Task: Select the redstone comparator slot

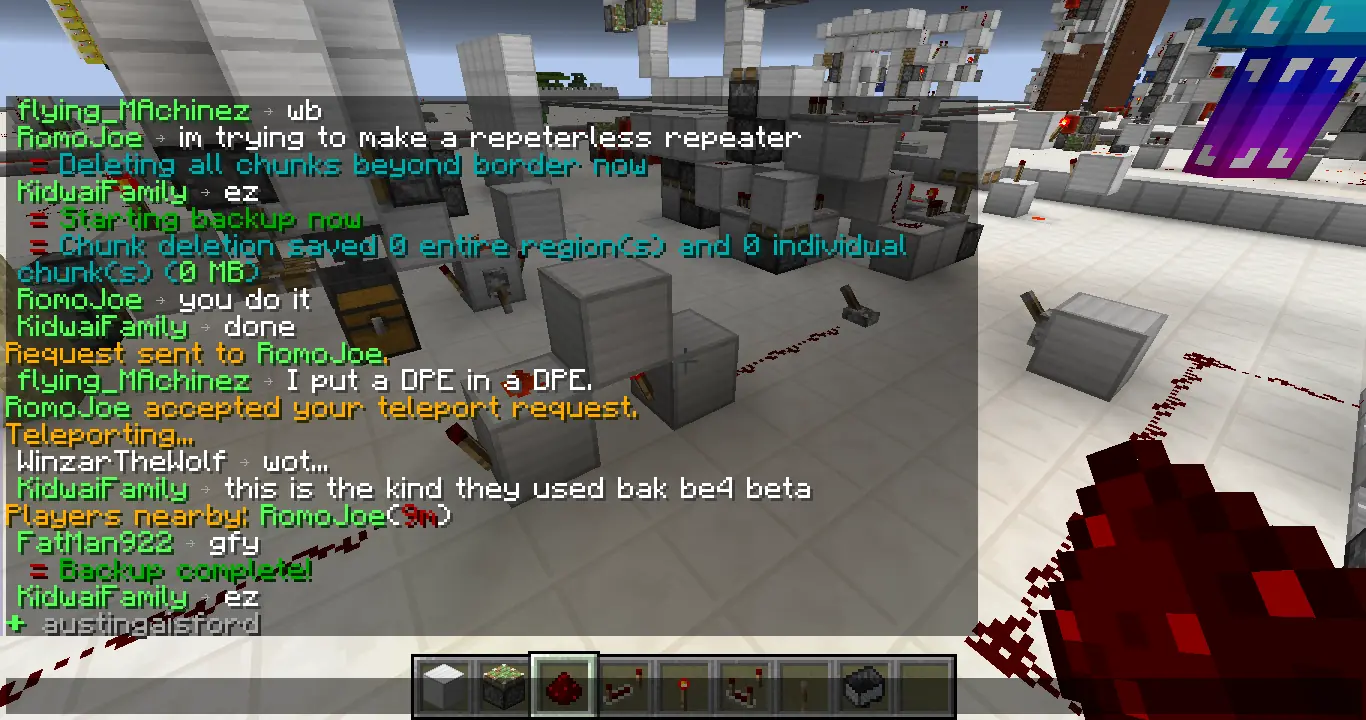Action: [x=744, y=687]
